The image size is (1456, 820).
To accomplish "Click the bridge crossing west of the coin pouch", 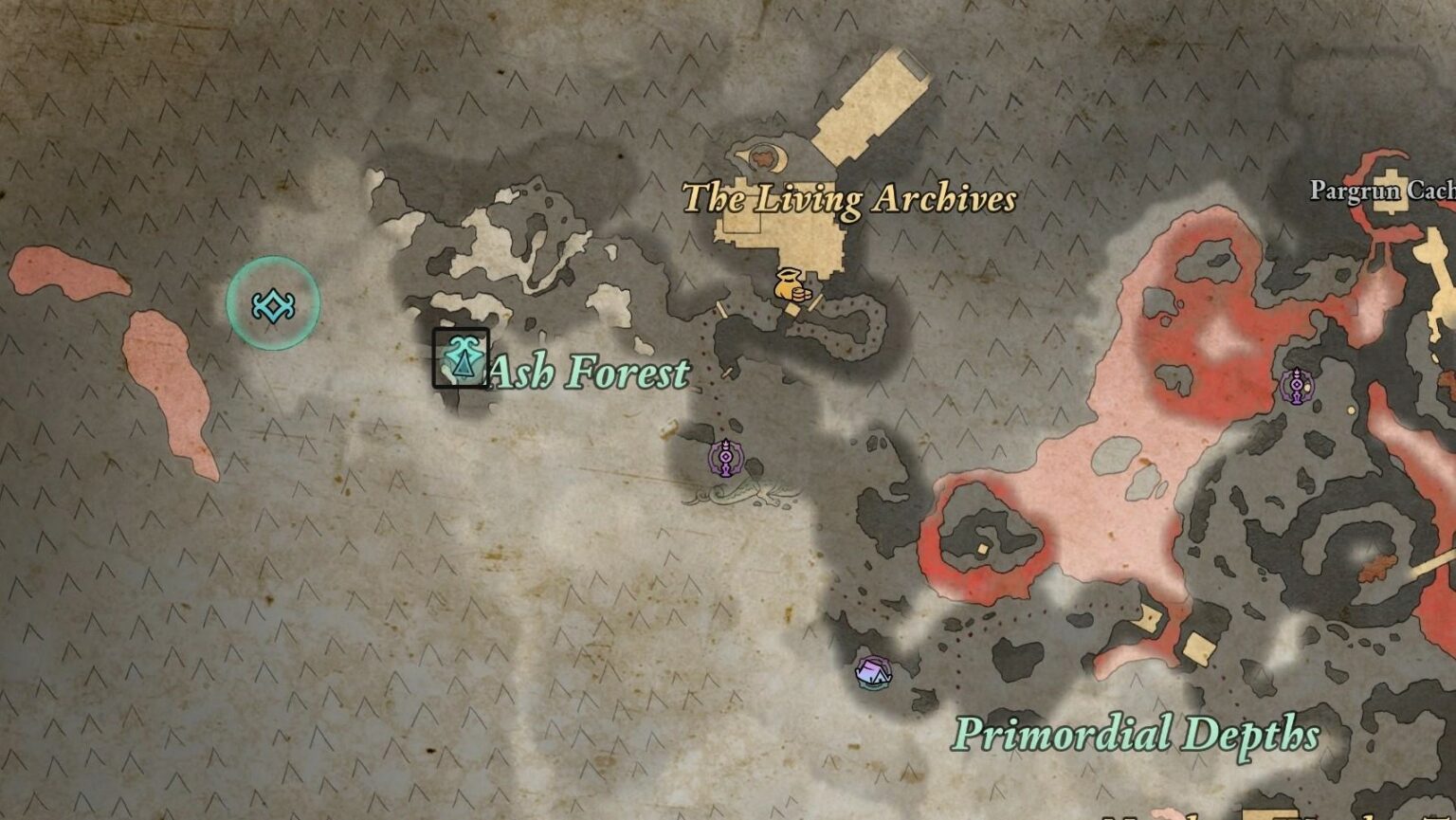I will click(721, 309).
